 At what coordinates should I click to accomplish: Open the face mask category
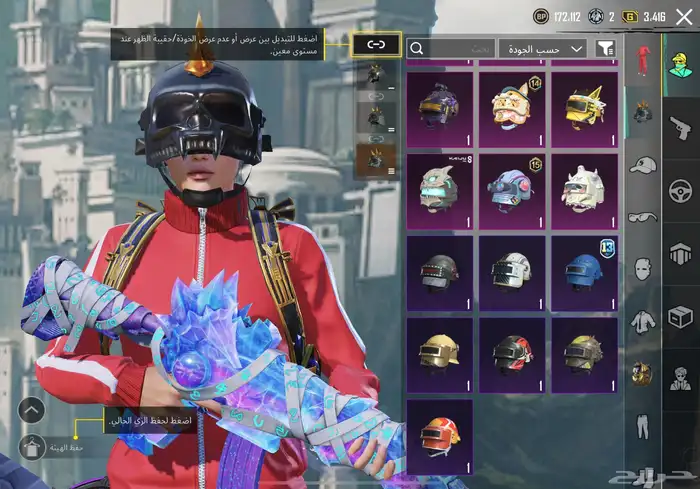click(641, 268)
